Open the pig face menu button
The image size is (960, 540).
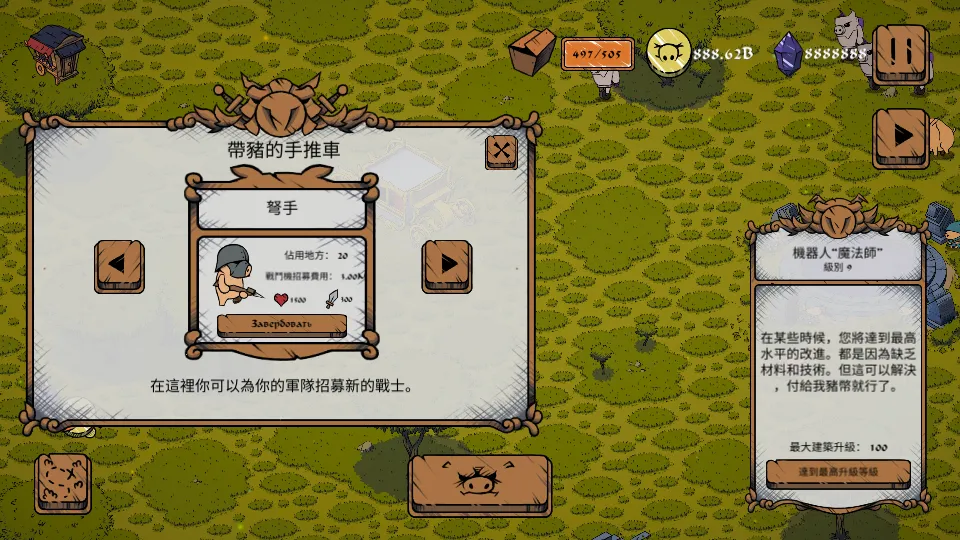(480, 484)
